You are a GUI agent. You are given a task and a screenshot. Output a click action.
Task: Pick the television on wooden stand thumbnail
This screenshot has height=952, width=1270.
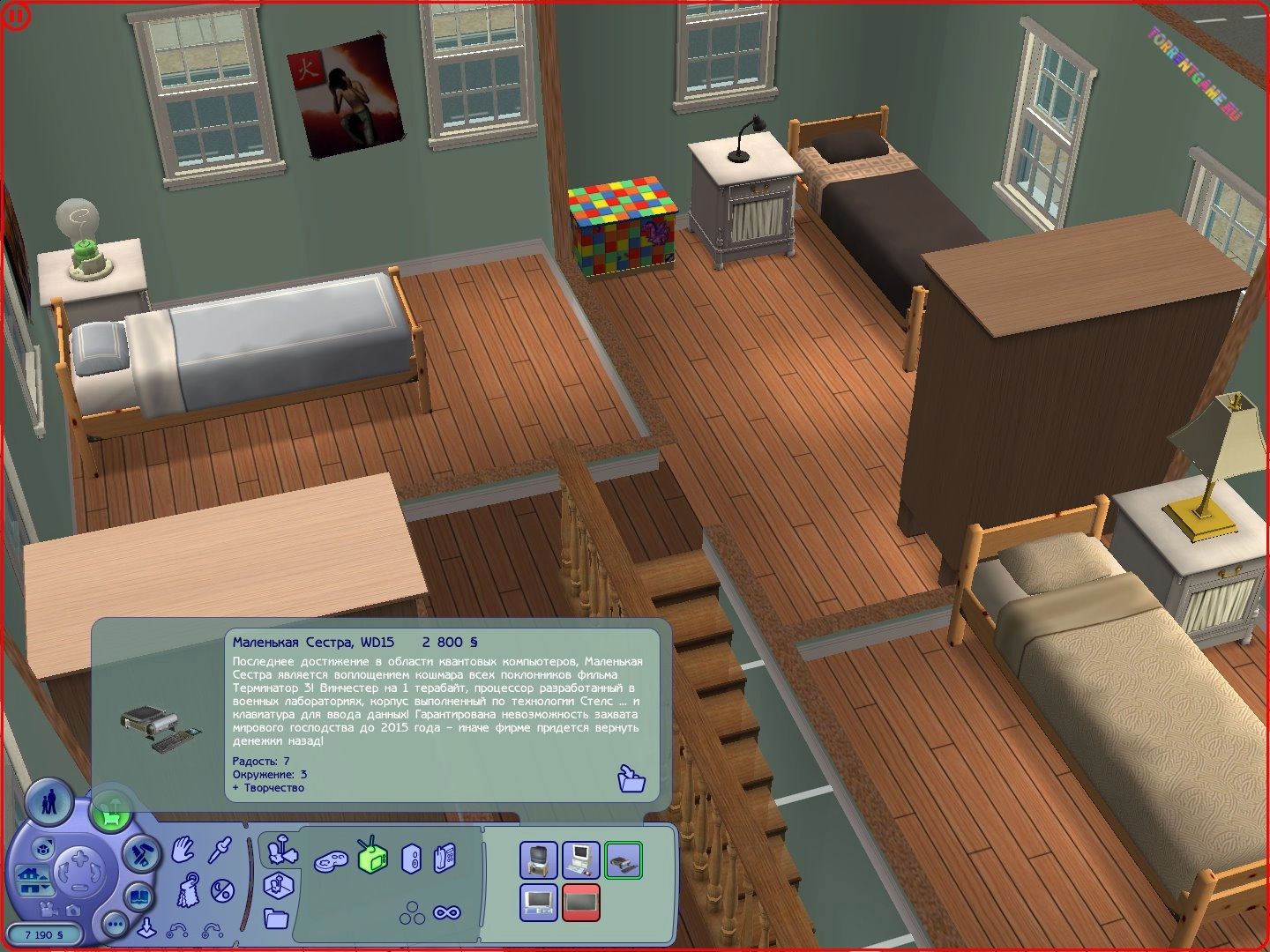click(x=538, y=859)
